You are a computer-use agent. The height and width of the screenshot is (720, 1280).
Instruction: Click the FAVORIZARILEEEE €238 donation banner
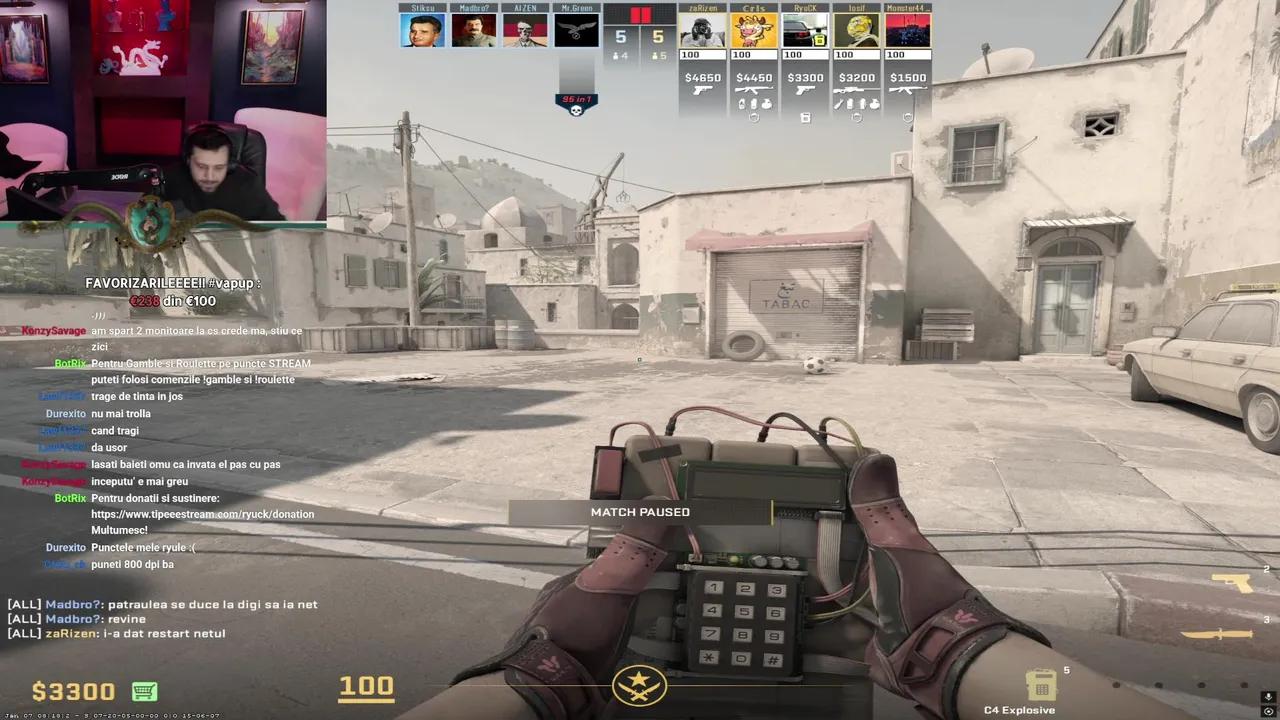tap(172, 290)
